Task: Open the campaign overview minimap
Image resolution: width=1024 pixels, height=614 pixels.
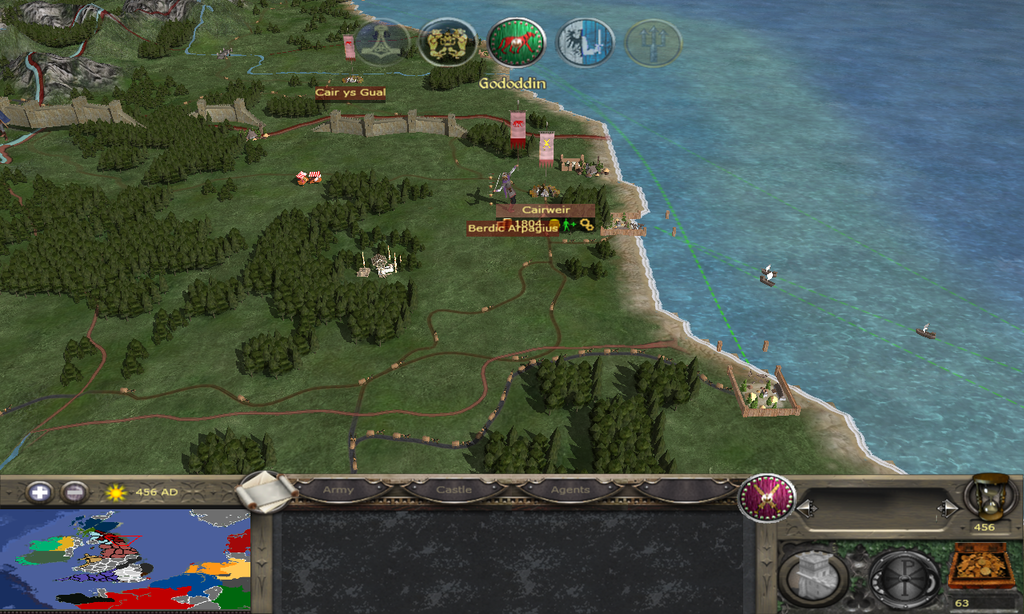Action: pyautogui.click(x=125, y=559)
